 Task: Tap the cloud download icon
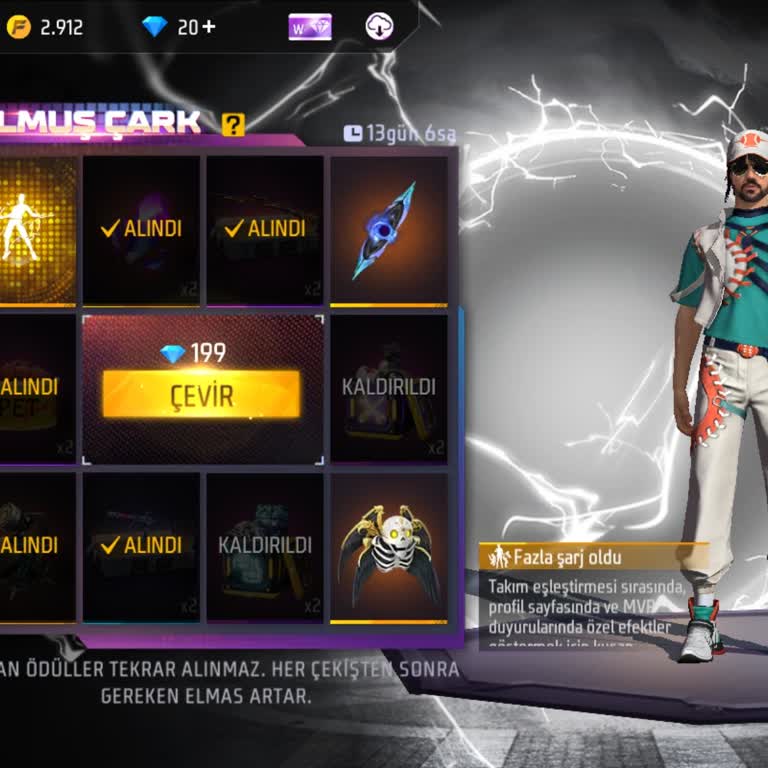(x=379, y=27)
